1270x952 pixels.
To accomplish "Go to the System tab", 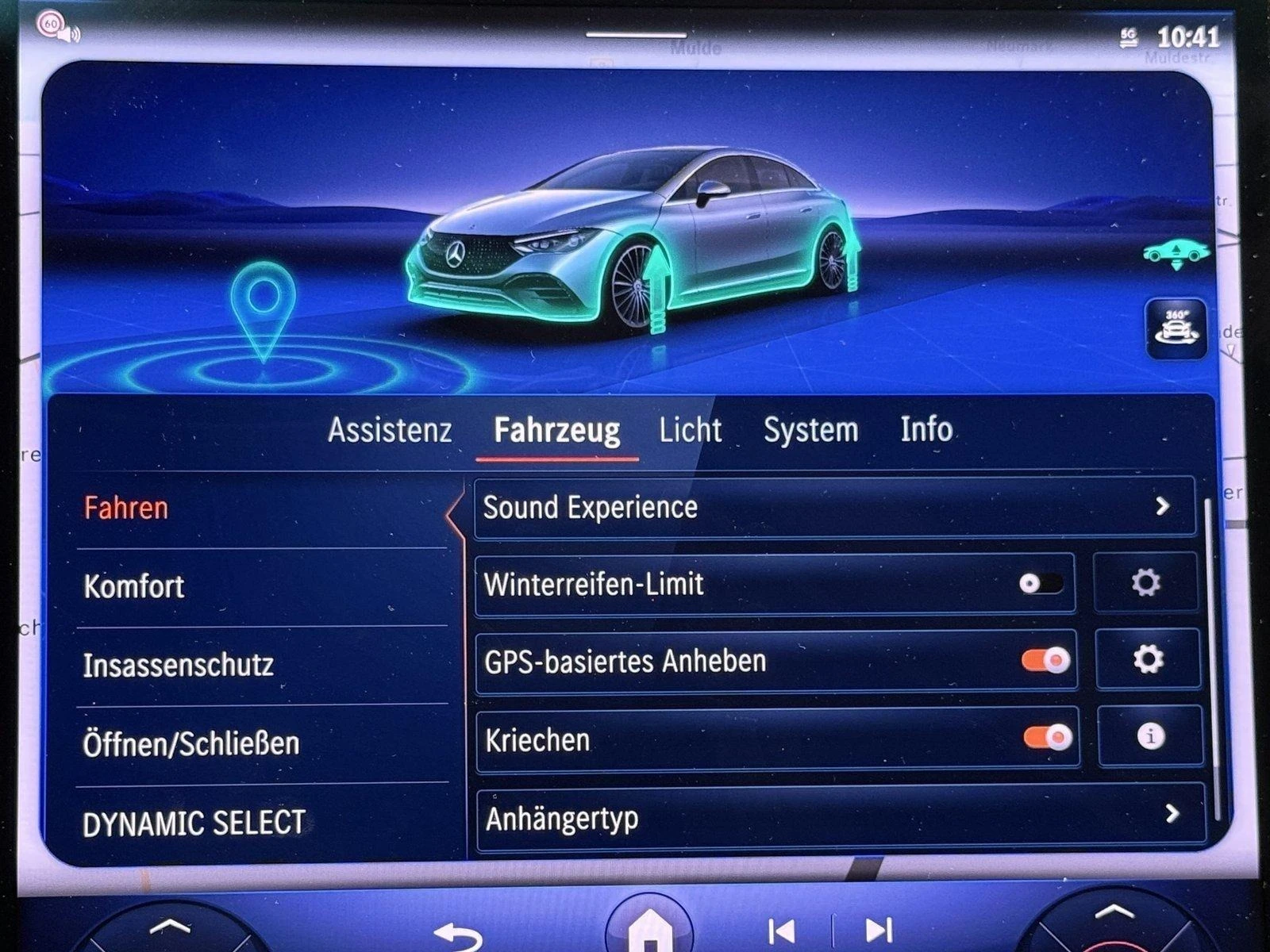I will (x=810, y=430).
